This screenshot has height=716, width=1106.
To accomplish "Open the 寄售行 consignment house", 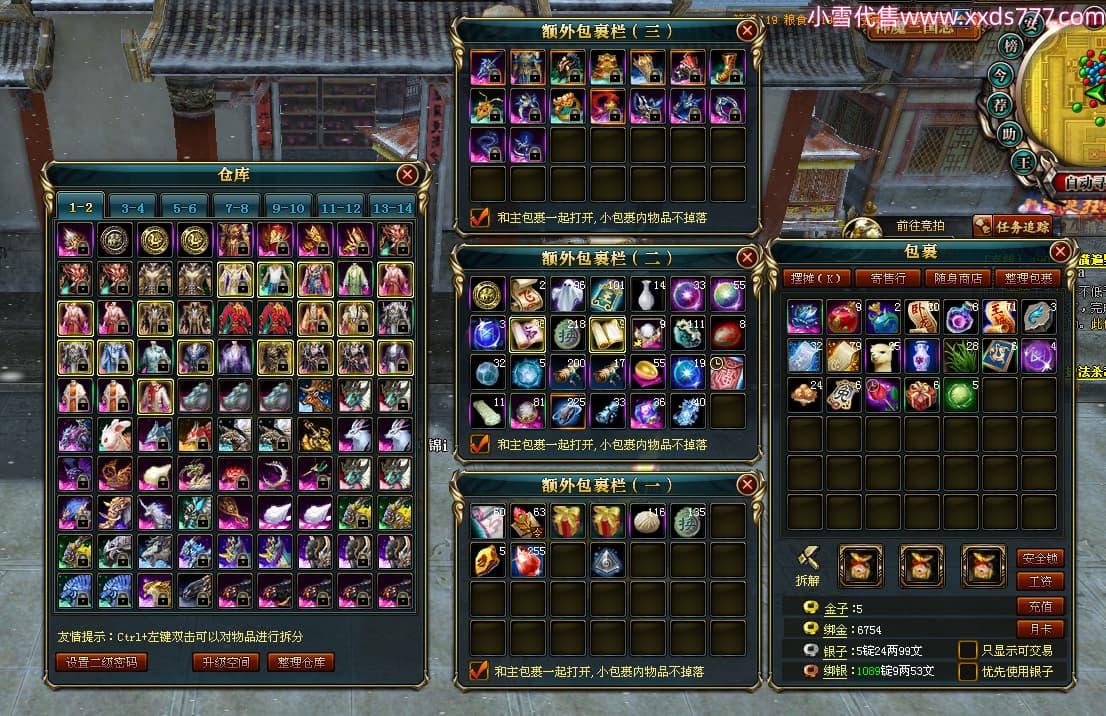I will pyautogui.click(x=888, y=278).
